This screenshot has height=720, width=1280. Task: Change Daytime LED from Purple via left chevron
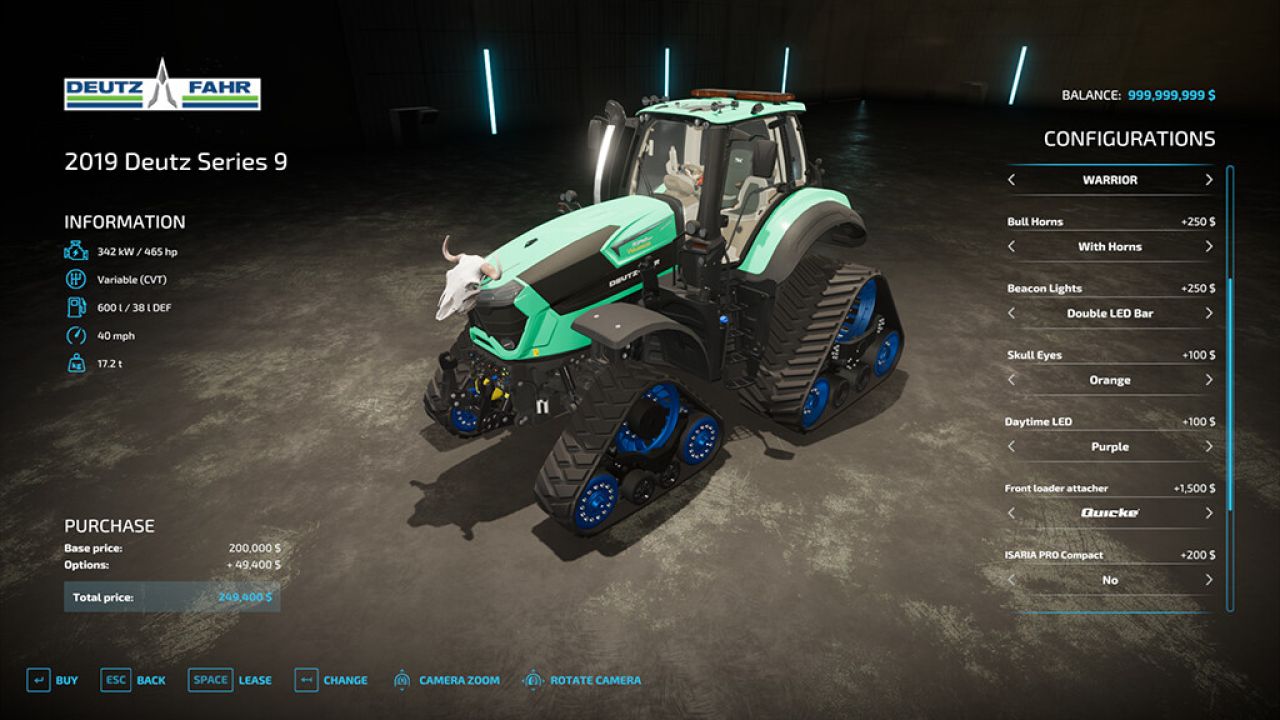tap(1010, 446)
